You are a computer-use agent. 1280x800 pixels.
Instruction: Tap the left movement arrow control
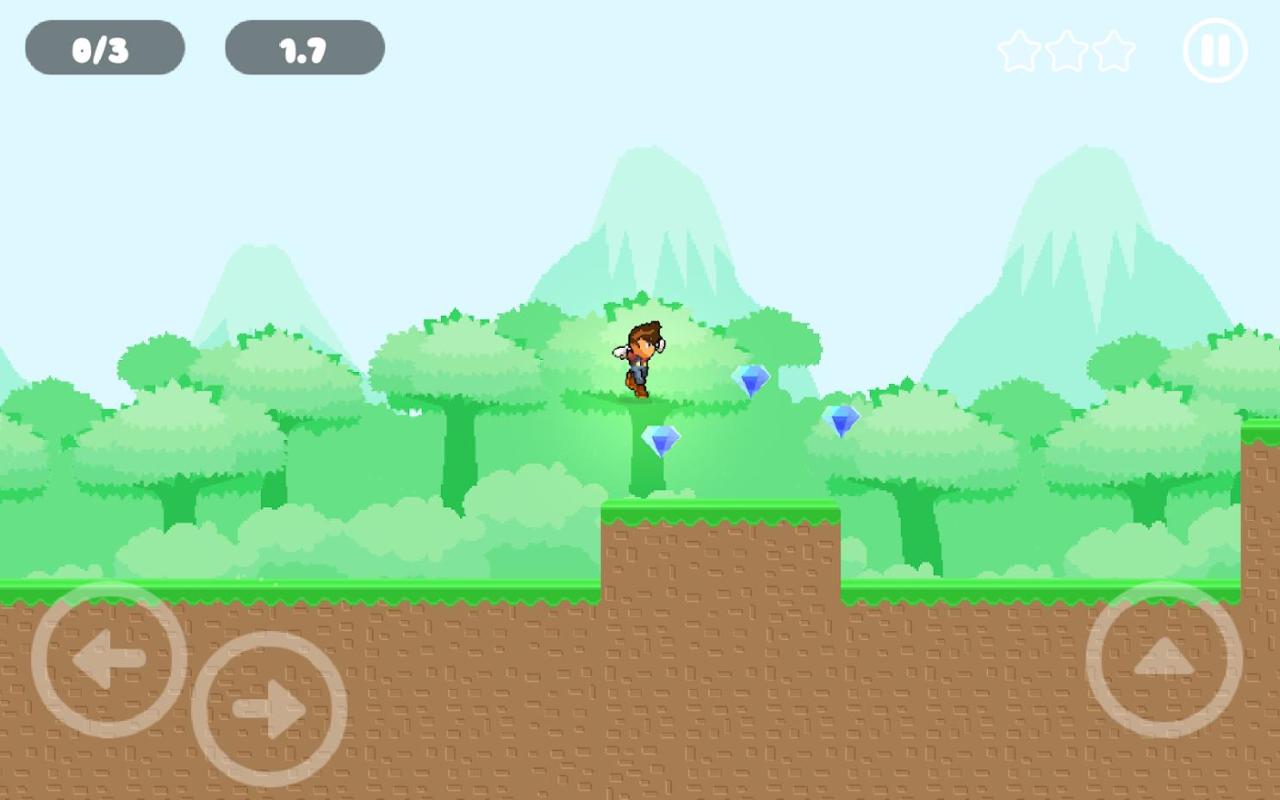[108, 660]
